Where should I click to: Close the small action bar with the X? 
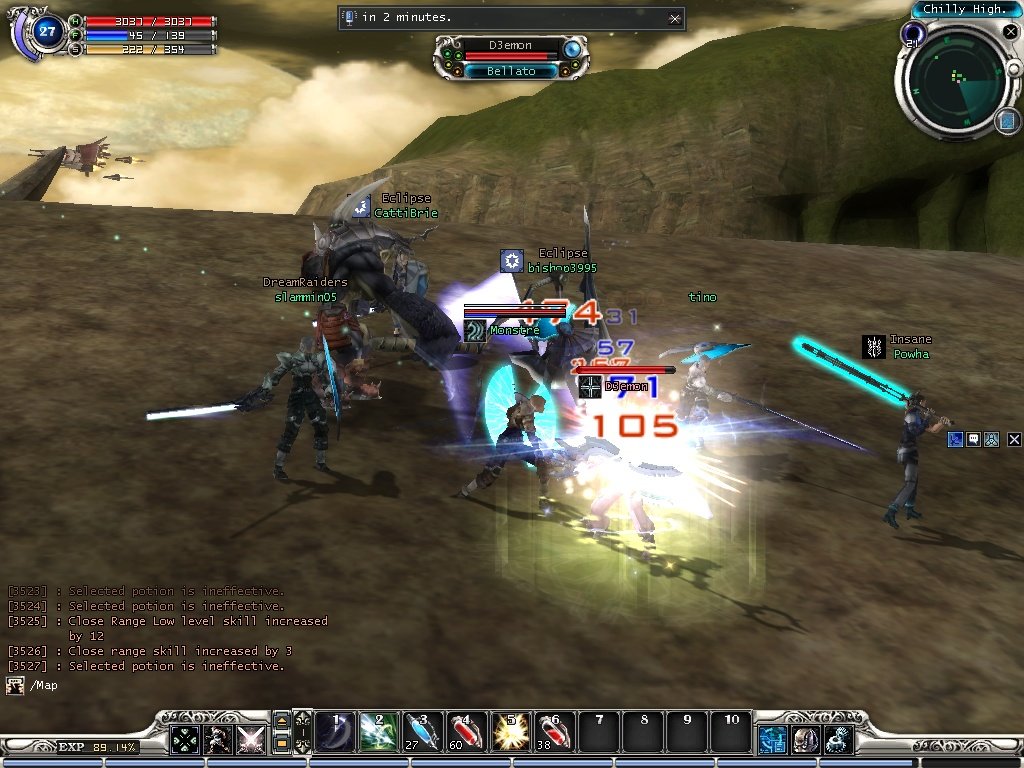coord(1014,439)
